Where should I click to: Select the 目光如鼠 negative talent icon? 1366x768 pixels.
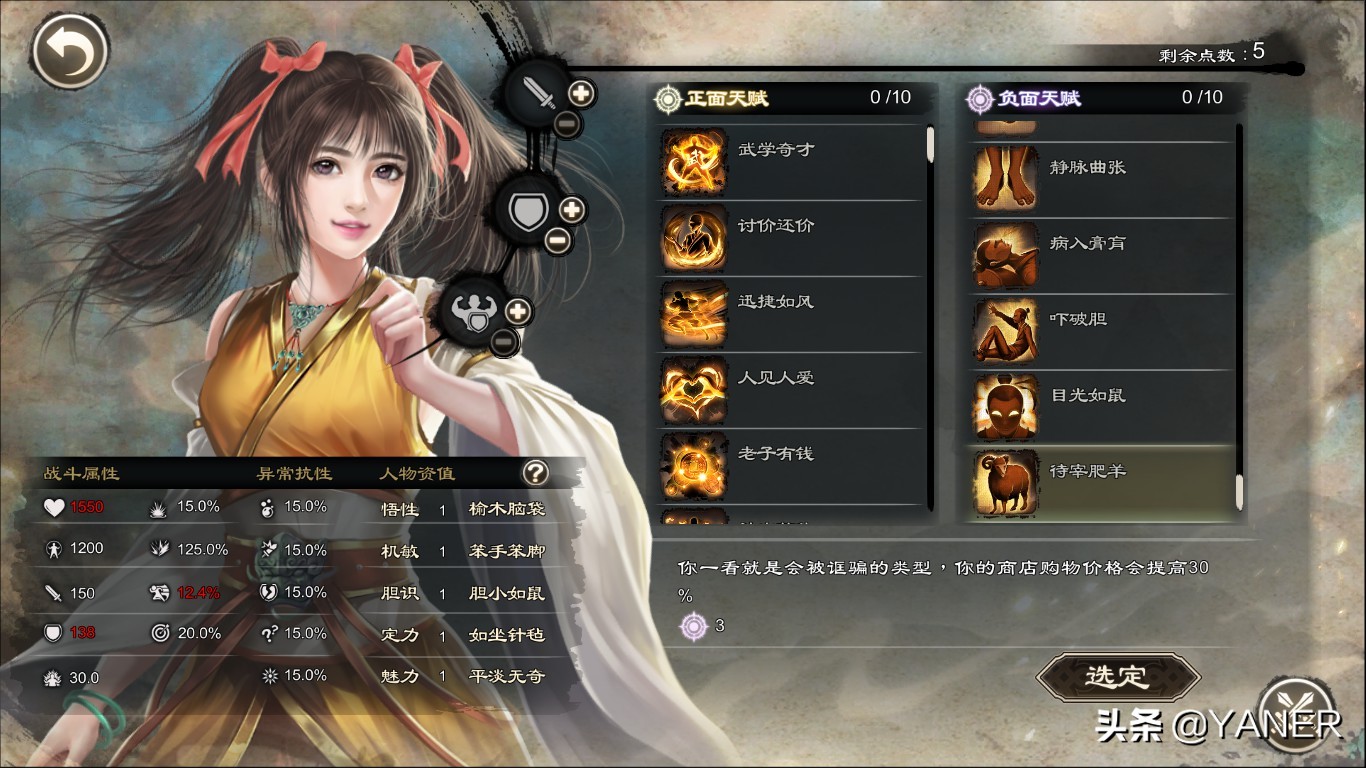pyautogui.click(x=1005, y=409)
